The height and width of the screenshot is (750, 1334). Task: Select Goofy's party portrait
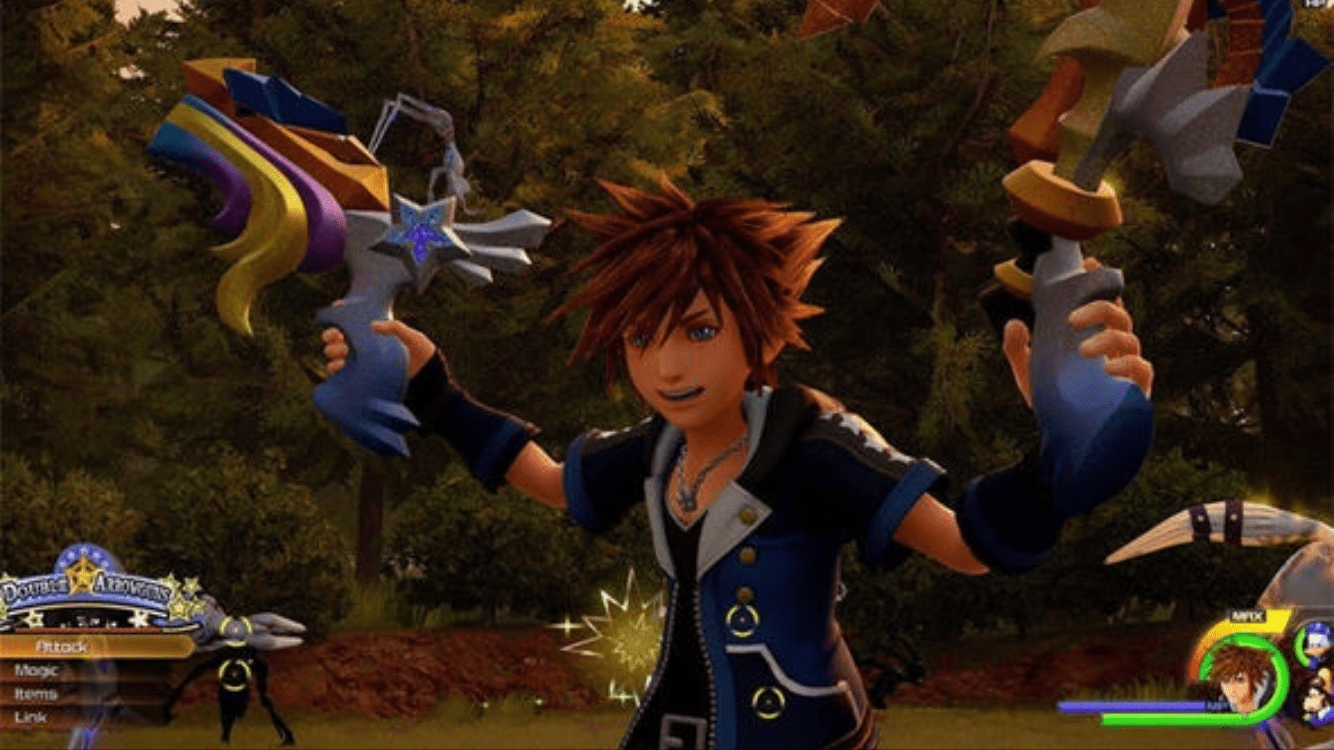pyautogui.click(x=1318, y=700)
